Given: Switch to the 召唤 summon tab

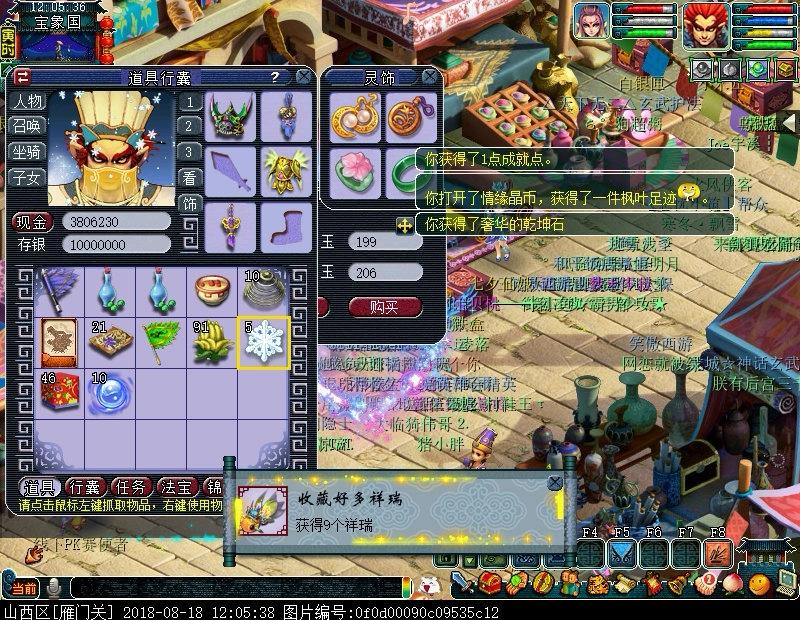Looking at the screenshot, I should point(27,127).
